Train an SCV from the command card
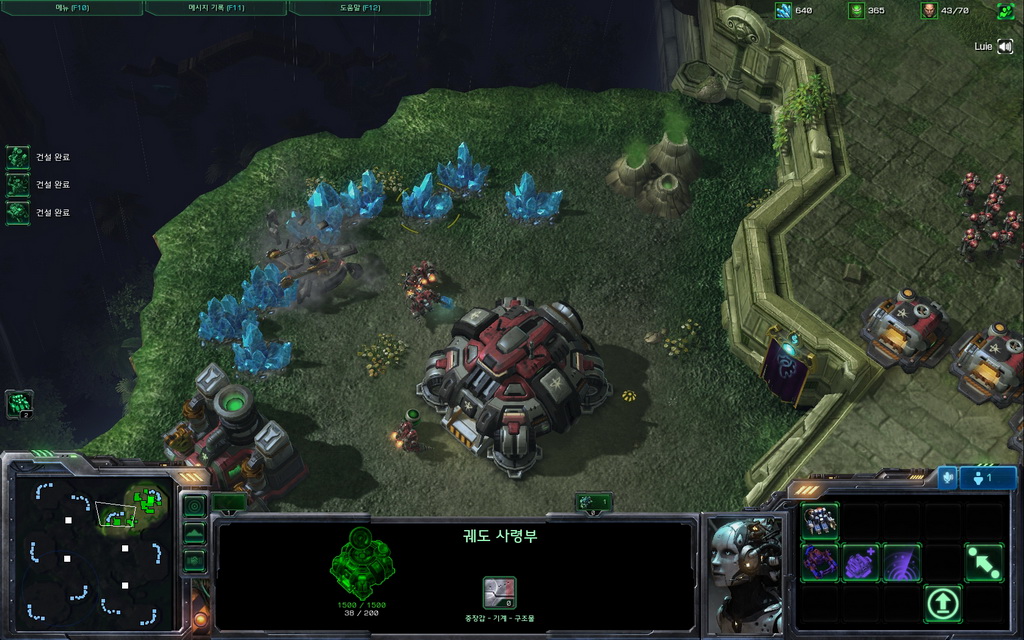 (x=820, y=521)
